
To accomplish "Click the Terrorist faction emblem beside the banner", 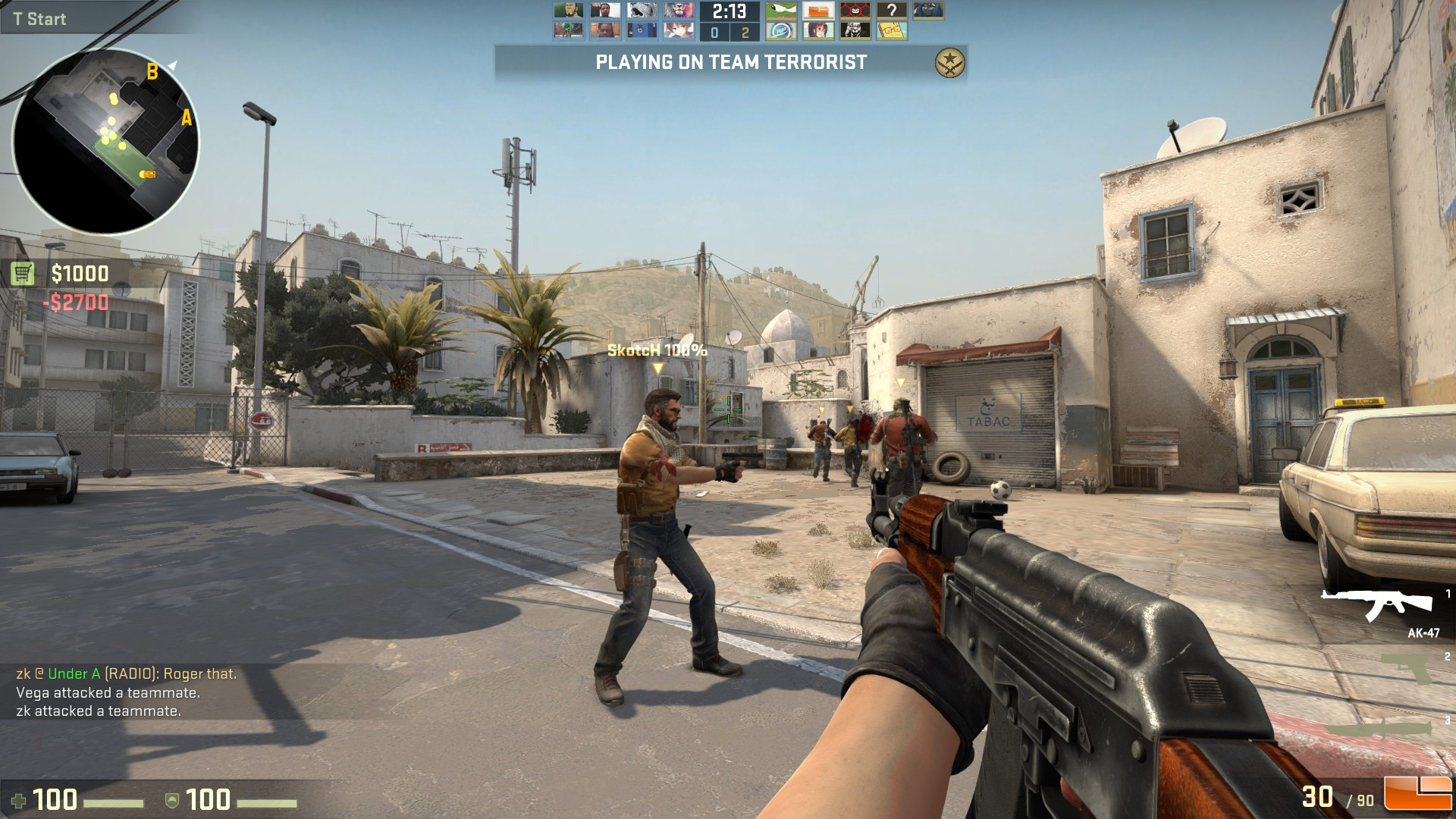I will (948, 64).
